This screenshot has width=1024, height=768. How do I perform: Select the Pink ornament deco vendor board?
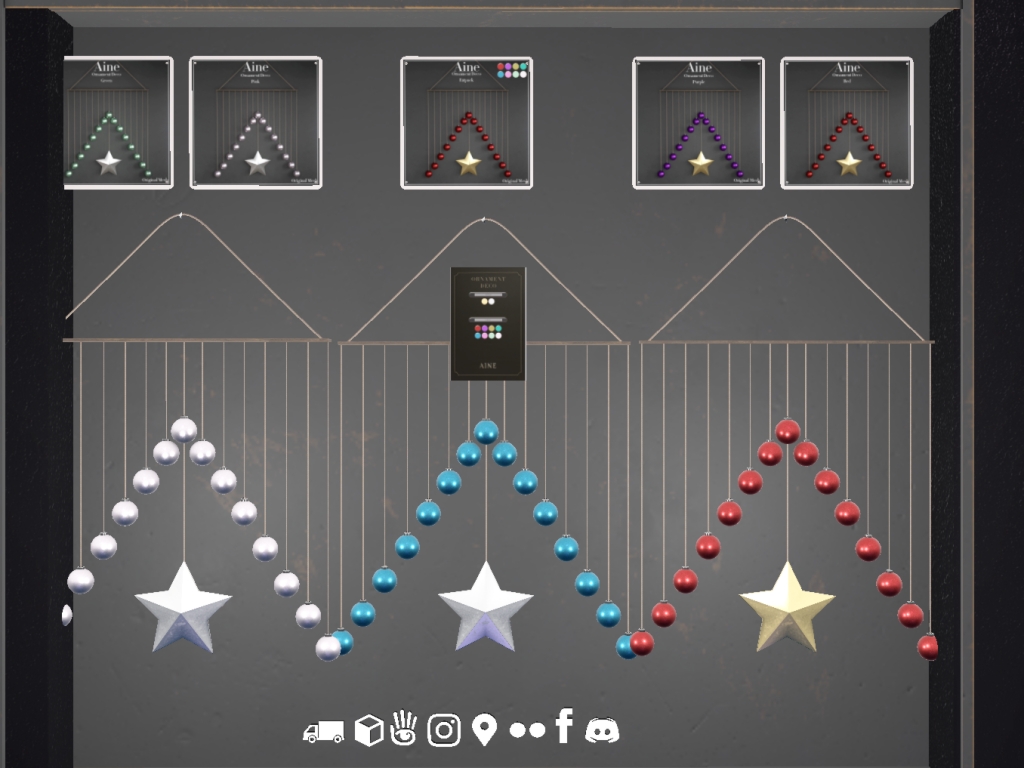255,123
